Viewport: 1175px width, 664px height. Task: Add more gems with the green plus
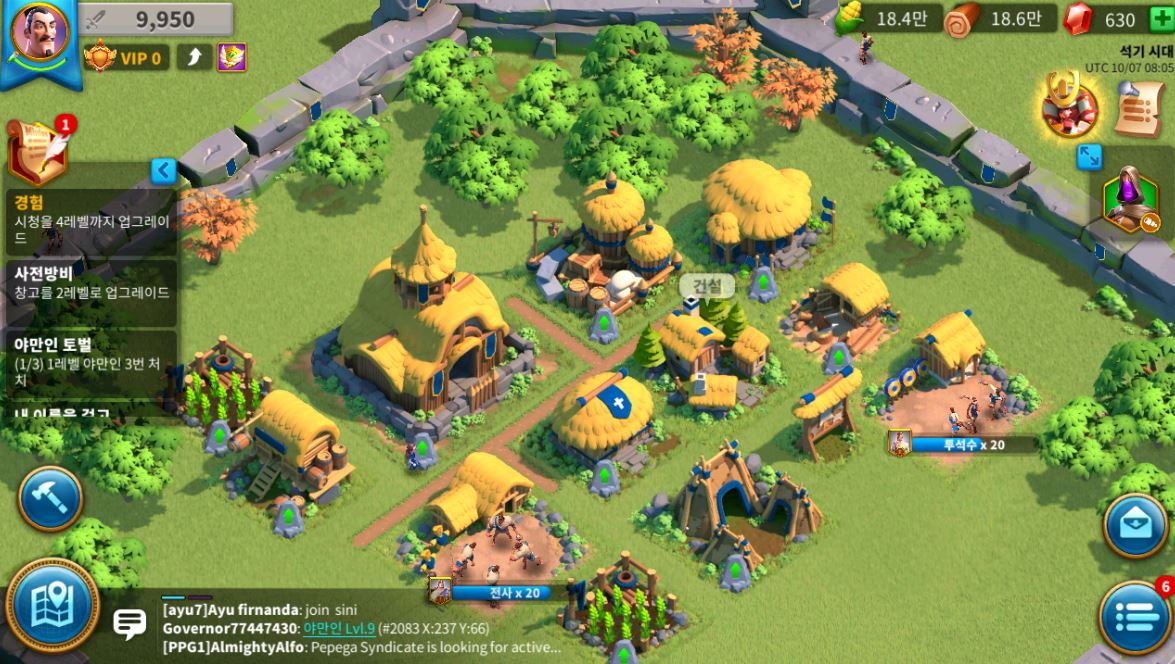(x=1160, y=19)
